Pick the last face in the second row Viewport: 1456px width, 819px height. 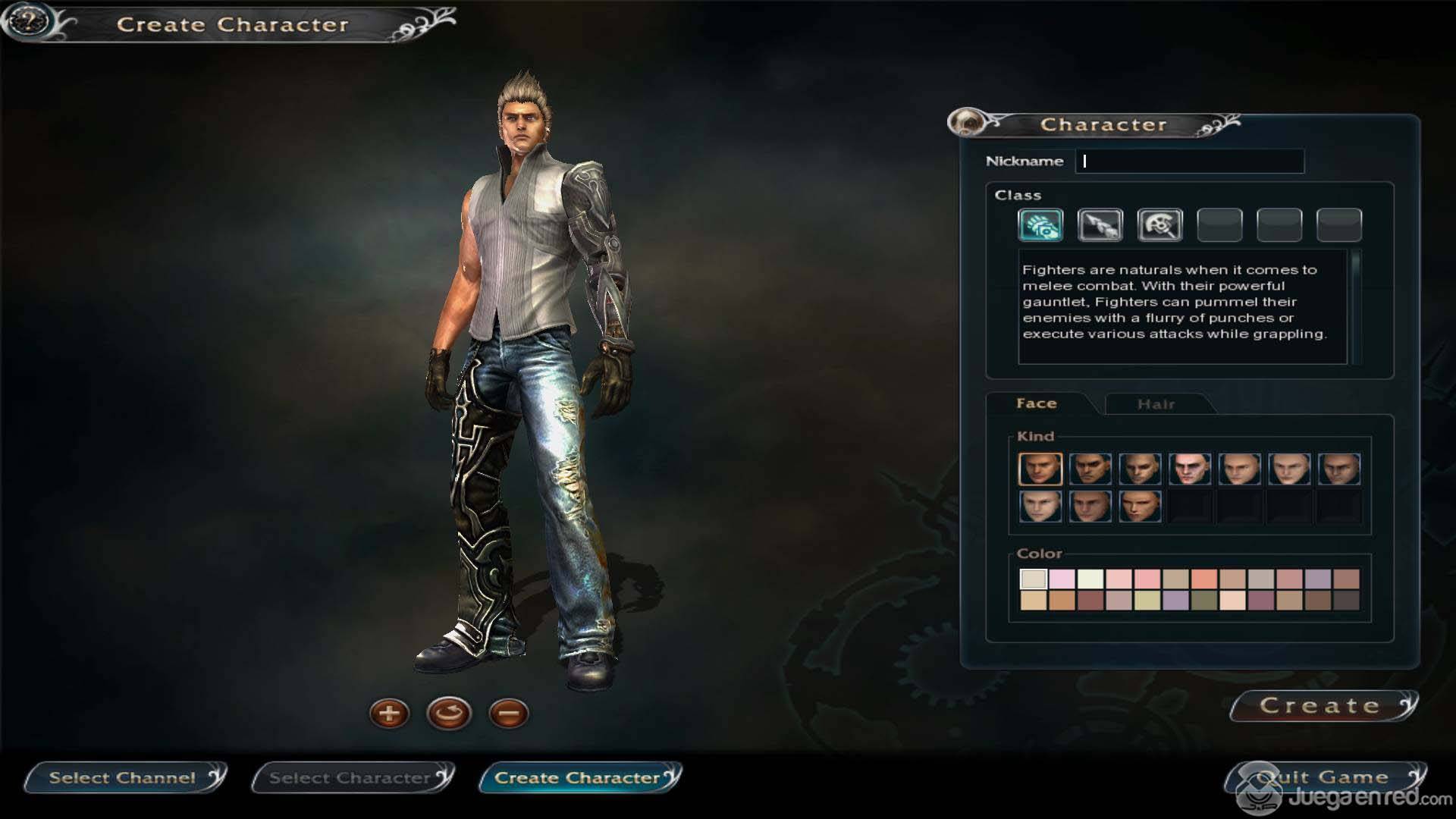[1140, 507]
